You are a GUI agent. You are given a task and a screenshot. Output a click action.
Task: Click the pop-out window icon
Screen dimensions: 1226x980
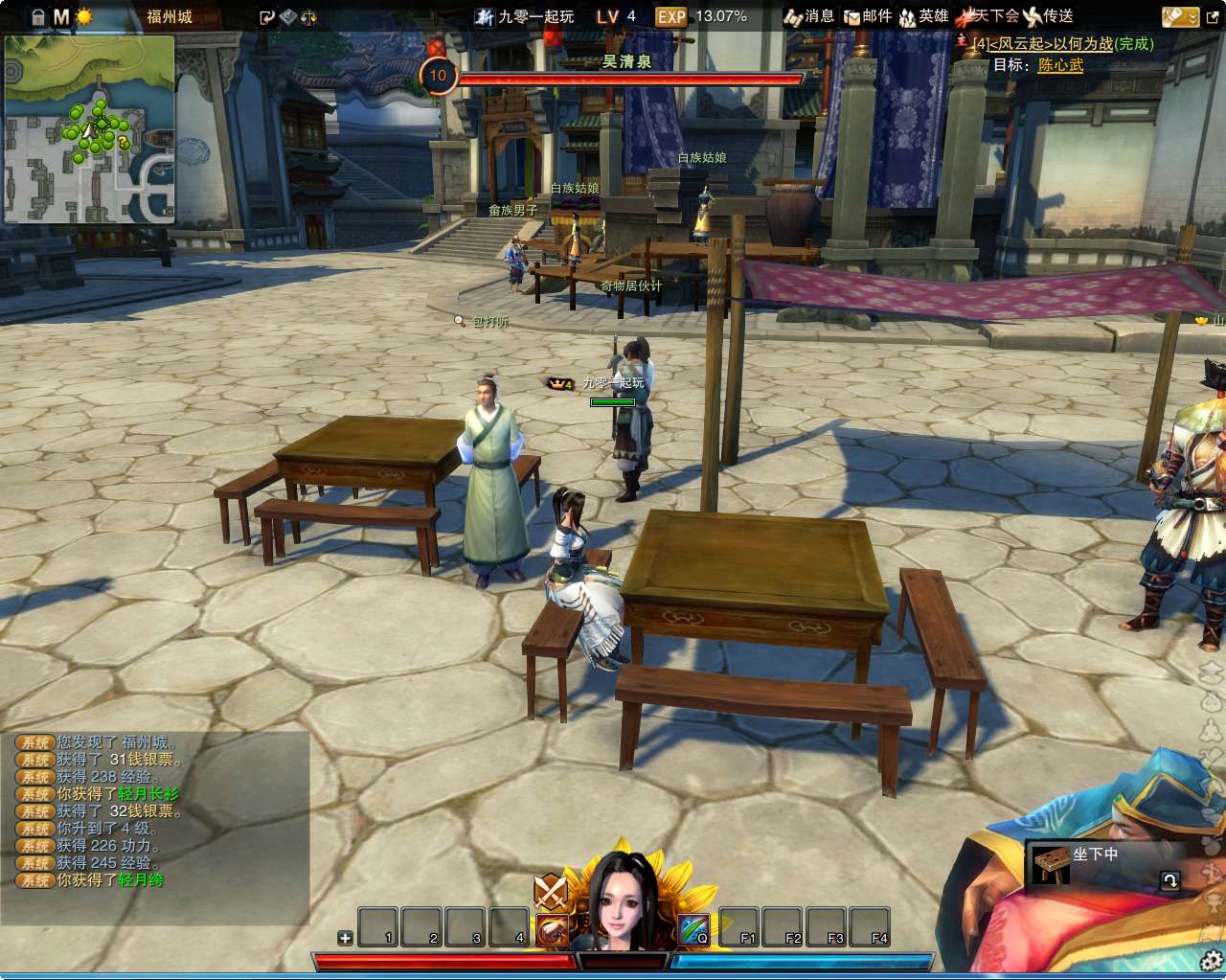[266, 16]
